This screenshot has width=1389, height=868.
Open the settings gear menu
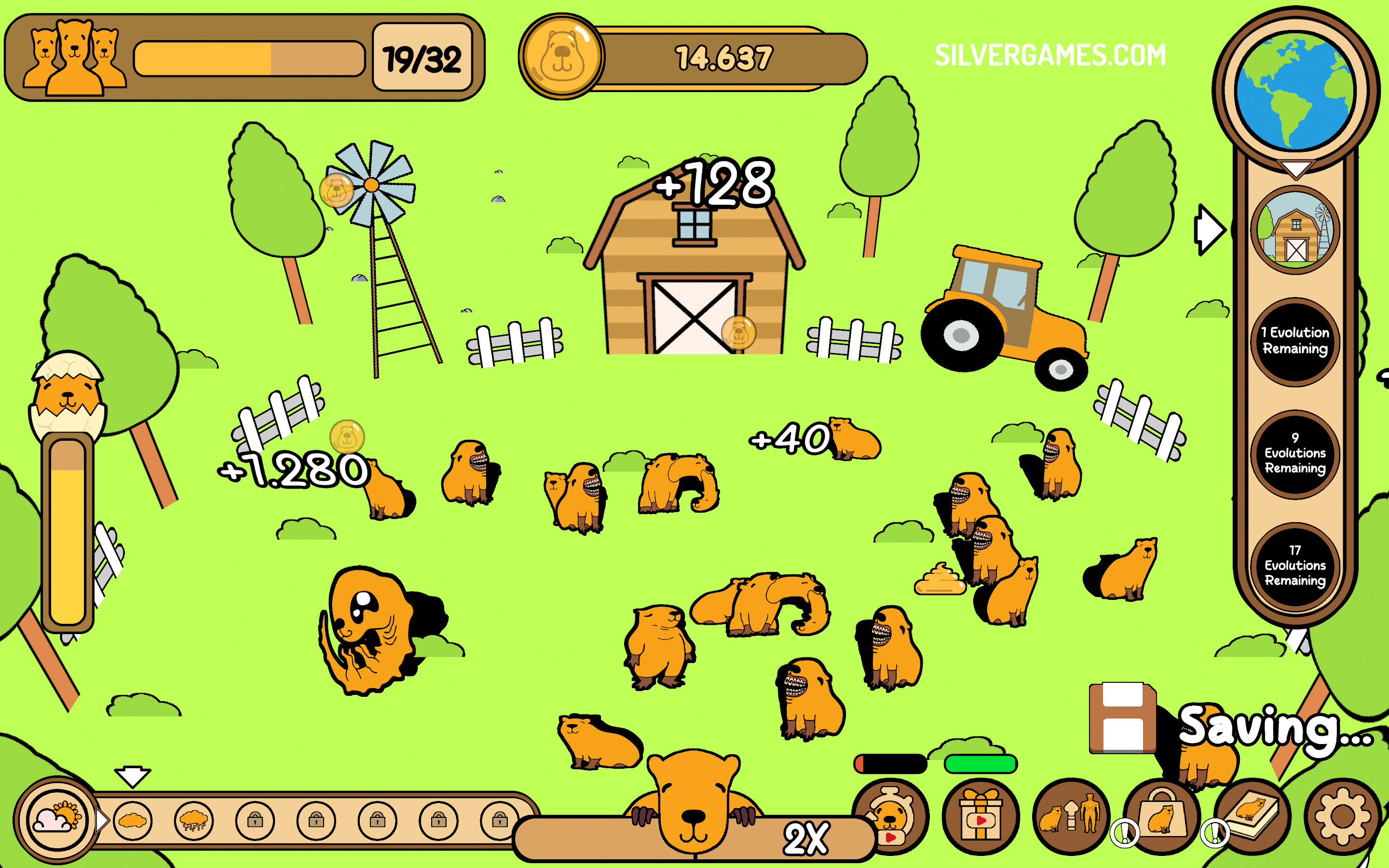[x=1342, y=817]
